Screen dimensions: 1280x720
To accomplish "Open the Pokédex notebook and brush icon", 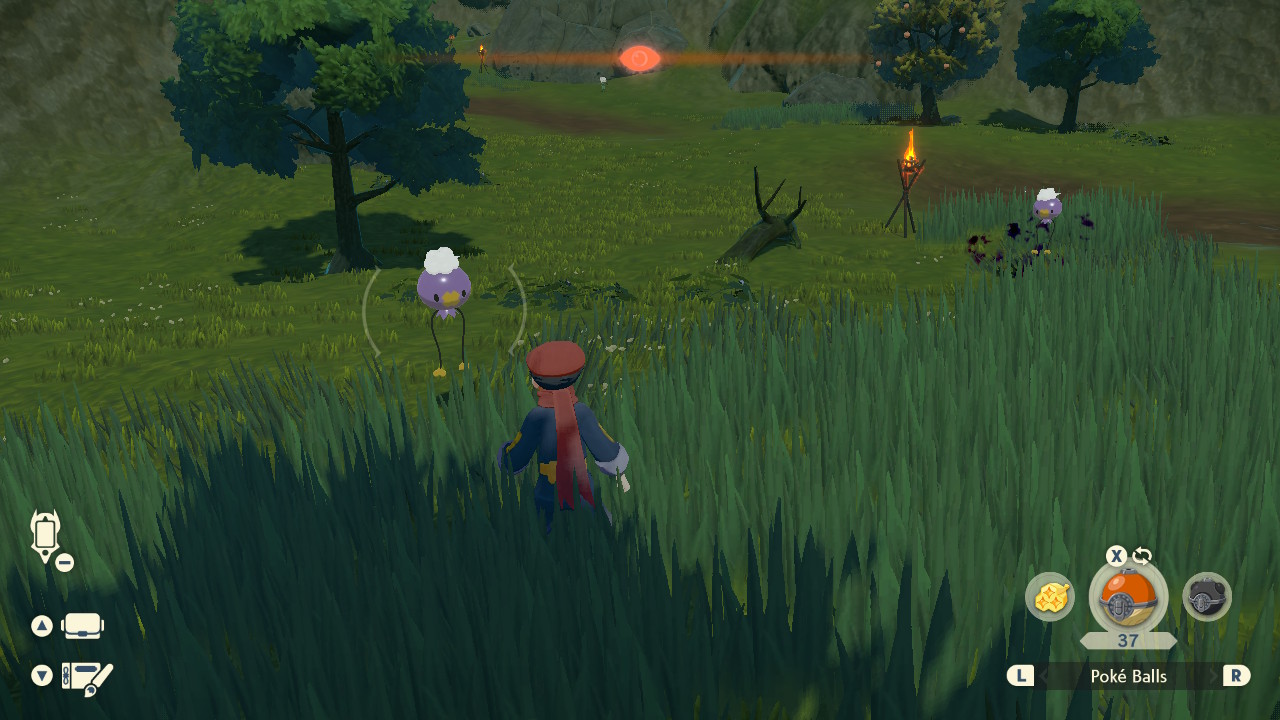I will (87, 677).
